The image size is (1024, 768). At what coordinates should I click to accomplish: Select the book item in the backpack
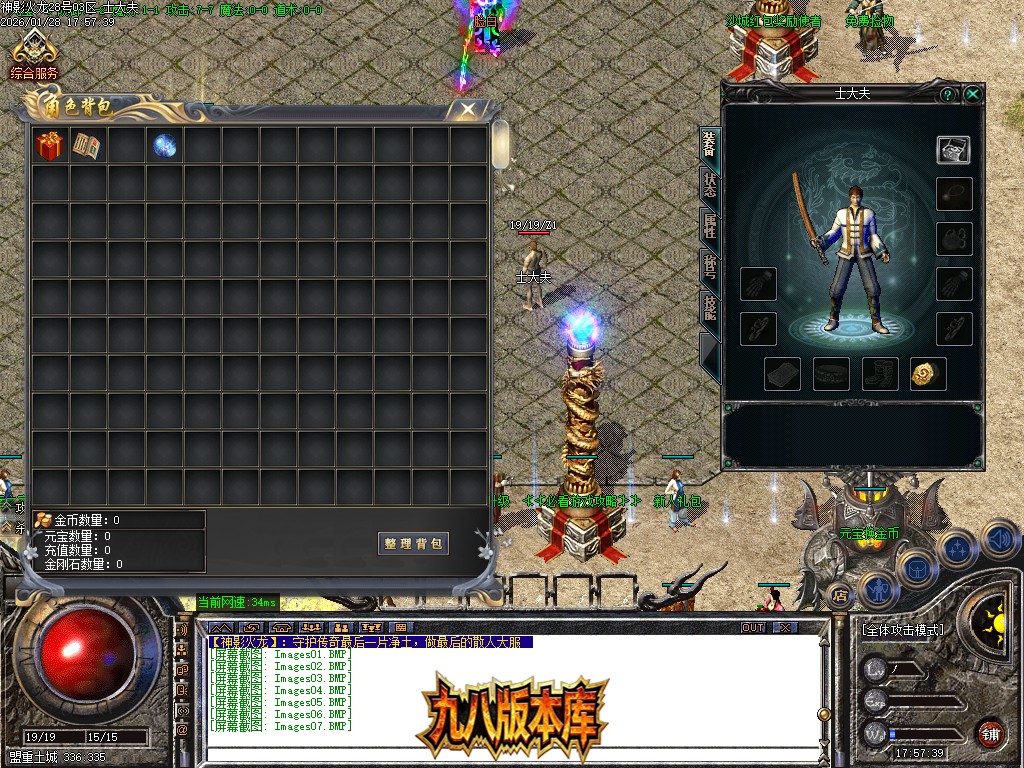coord(87,146)
